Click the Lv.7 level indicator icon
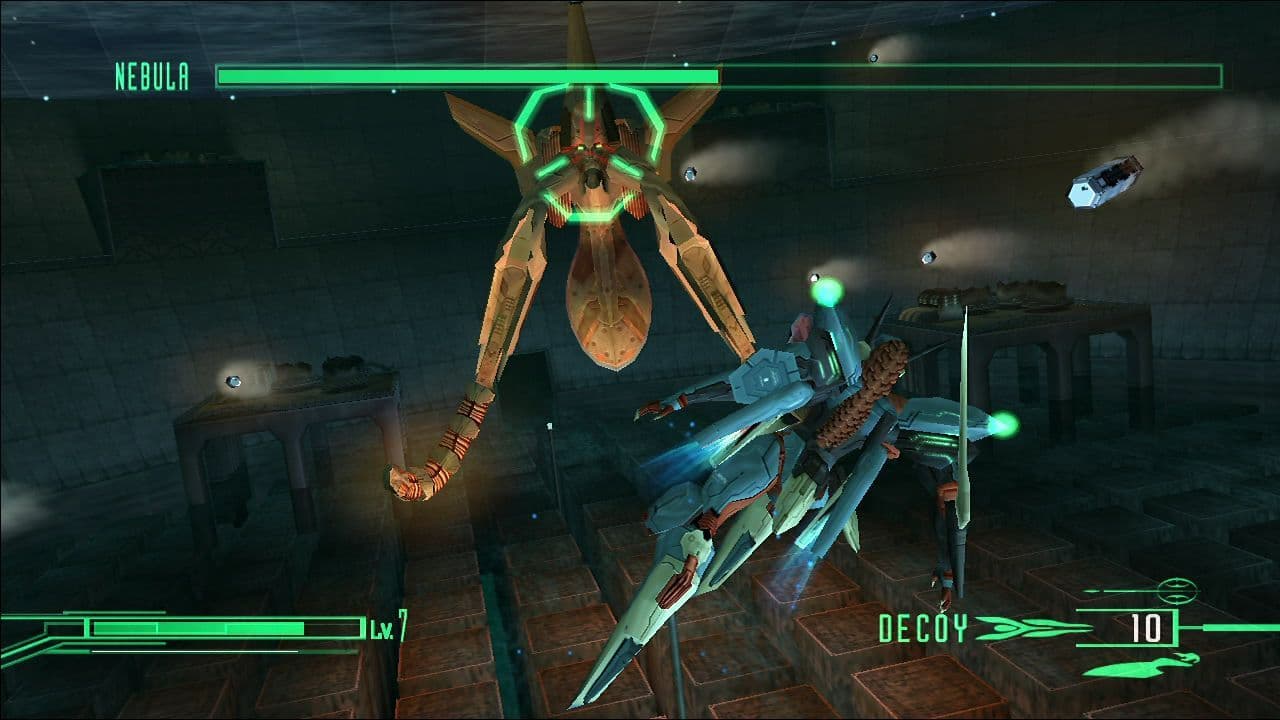Viewport: 1280px width, 720px height. click(x=385, y=627)
